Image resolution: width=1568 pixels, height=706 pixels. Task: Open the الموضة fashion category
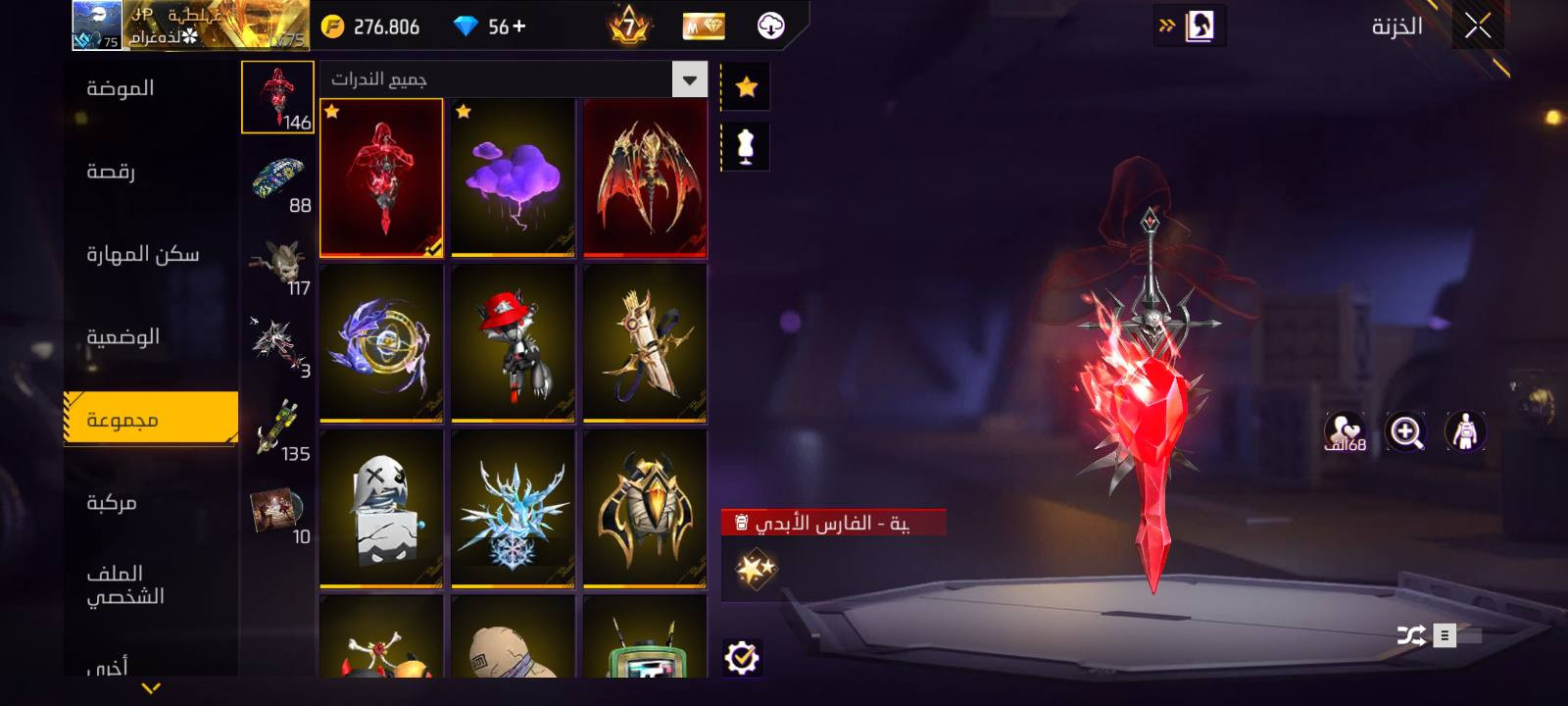(x=121, y=89)
